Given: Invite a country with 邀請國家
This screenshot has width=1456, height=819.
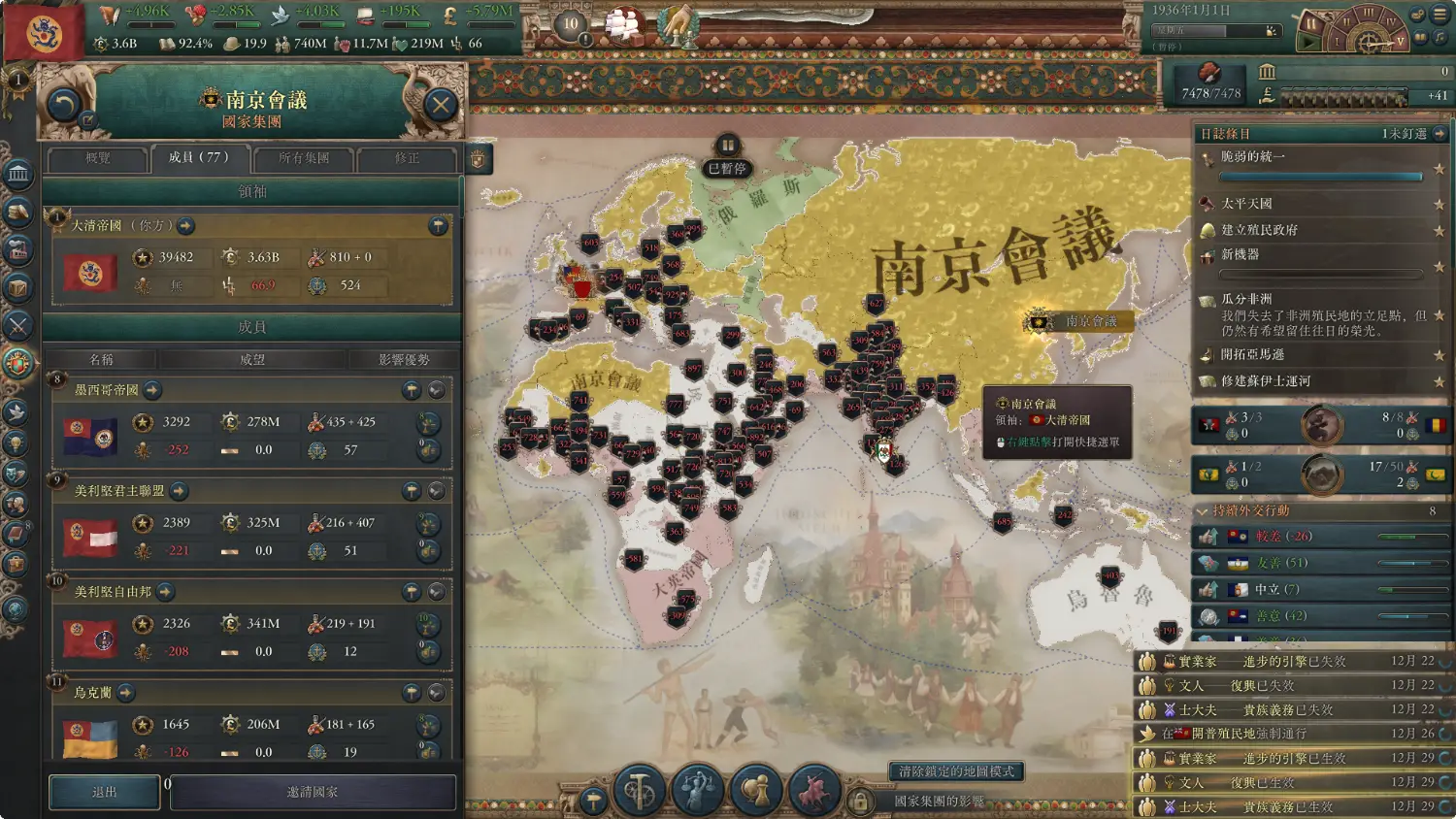Looking at the screenshot, I should (313, 792).
